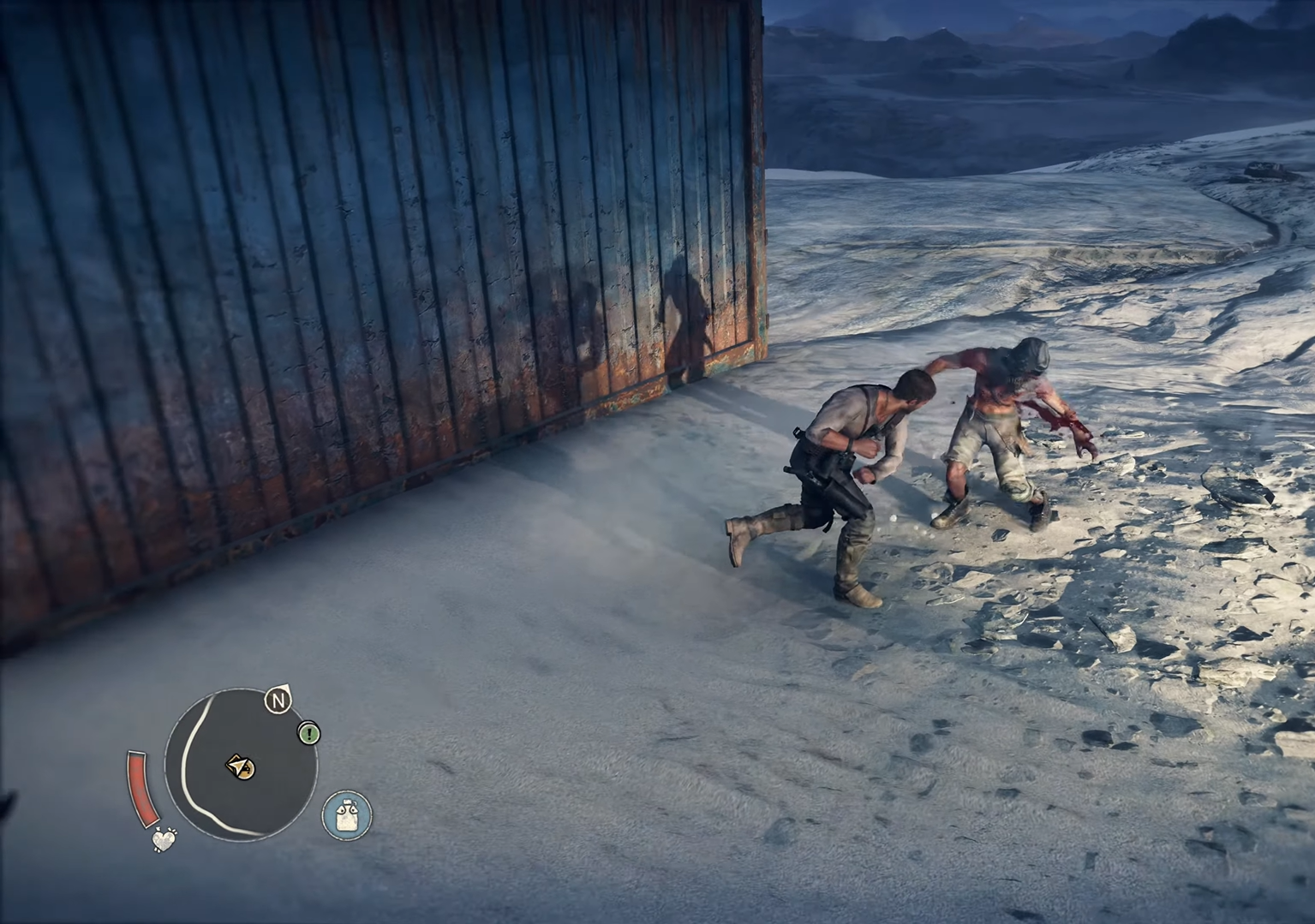Click the N compass marker on the minimap
The image size is (1315, 924).
coord(278,700)
